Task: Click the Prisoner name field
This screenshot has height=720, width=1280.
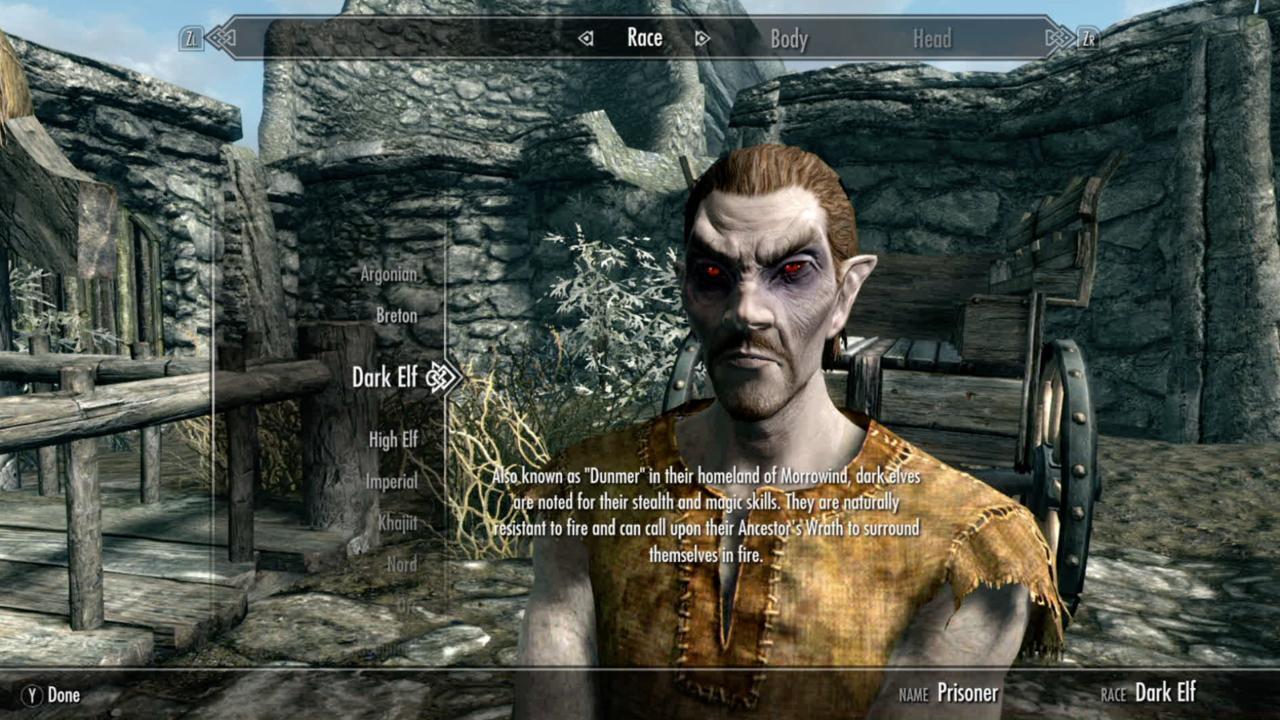Action: point(968,693)
